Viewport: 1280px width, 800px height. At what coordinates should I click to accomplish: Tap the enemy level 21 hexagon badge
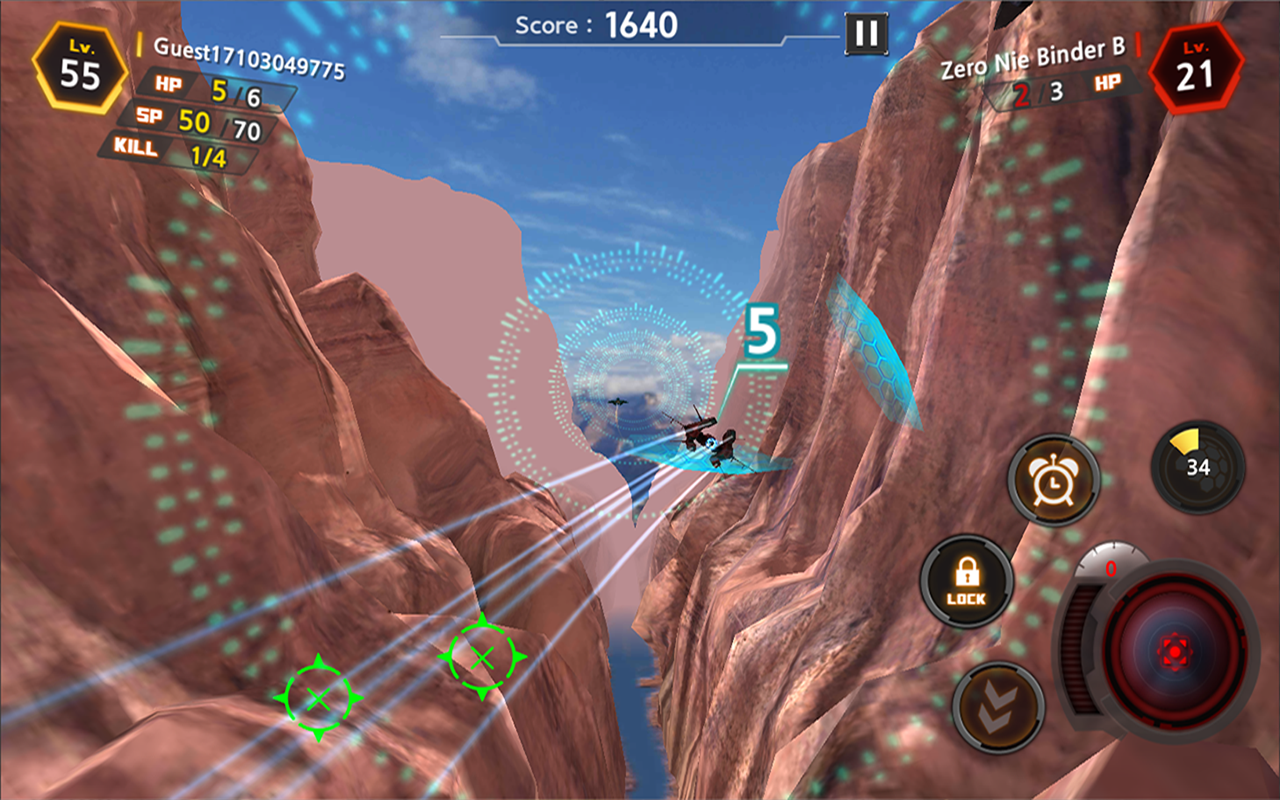click(x=1199, y=68)
